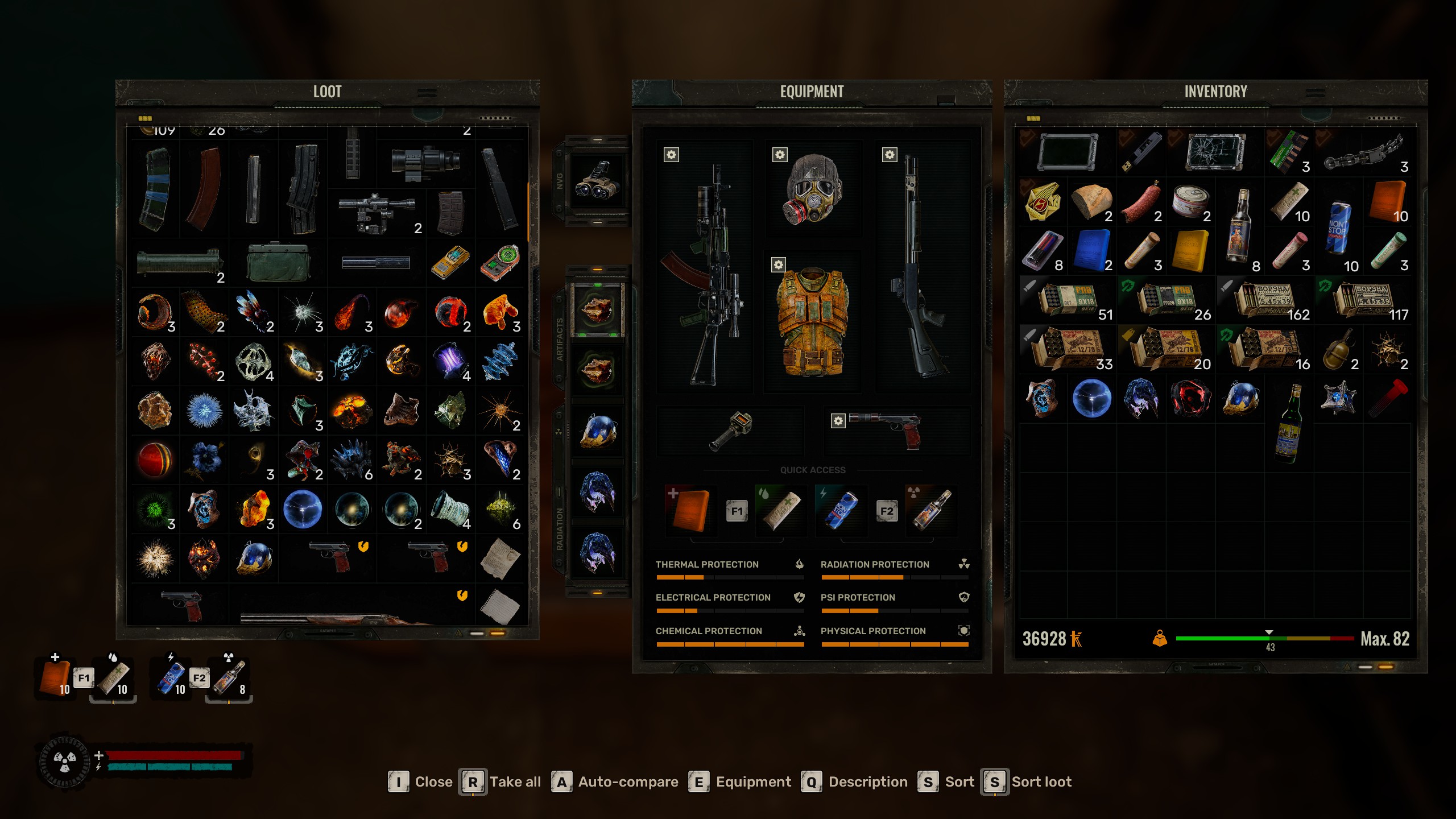The height and width of the screenshot is (819, 1456).
Task: Select the bread loaf in inventory
Action: pos(1091,202)
